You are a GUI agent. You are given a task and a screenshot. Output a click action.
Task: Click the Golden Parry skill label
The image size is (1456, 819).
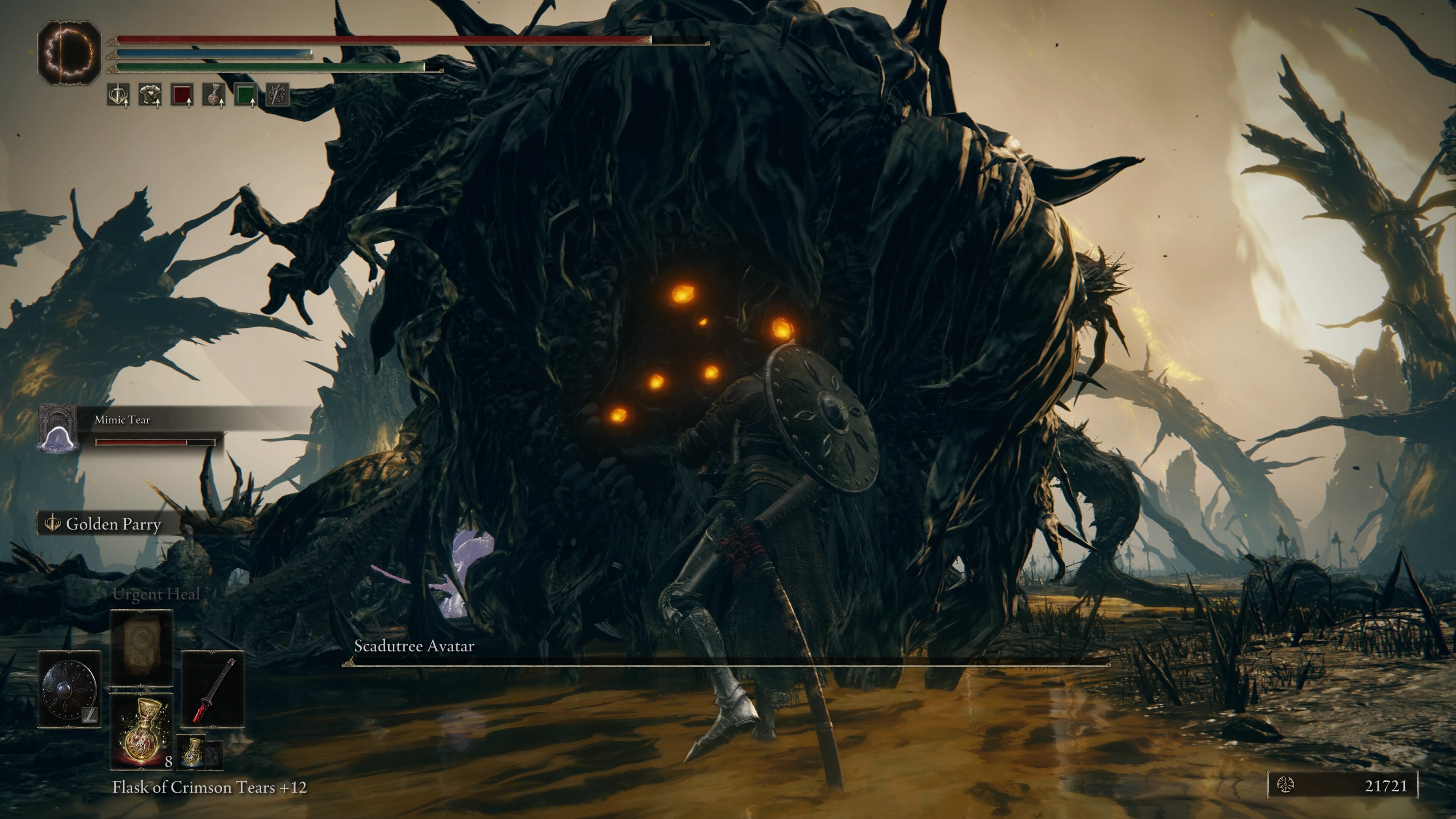click(113, 524)
